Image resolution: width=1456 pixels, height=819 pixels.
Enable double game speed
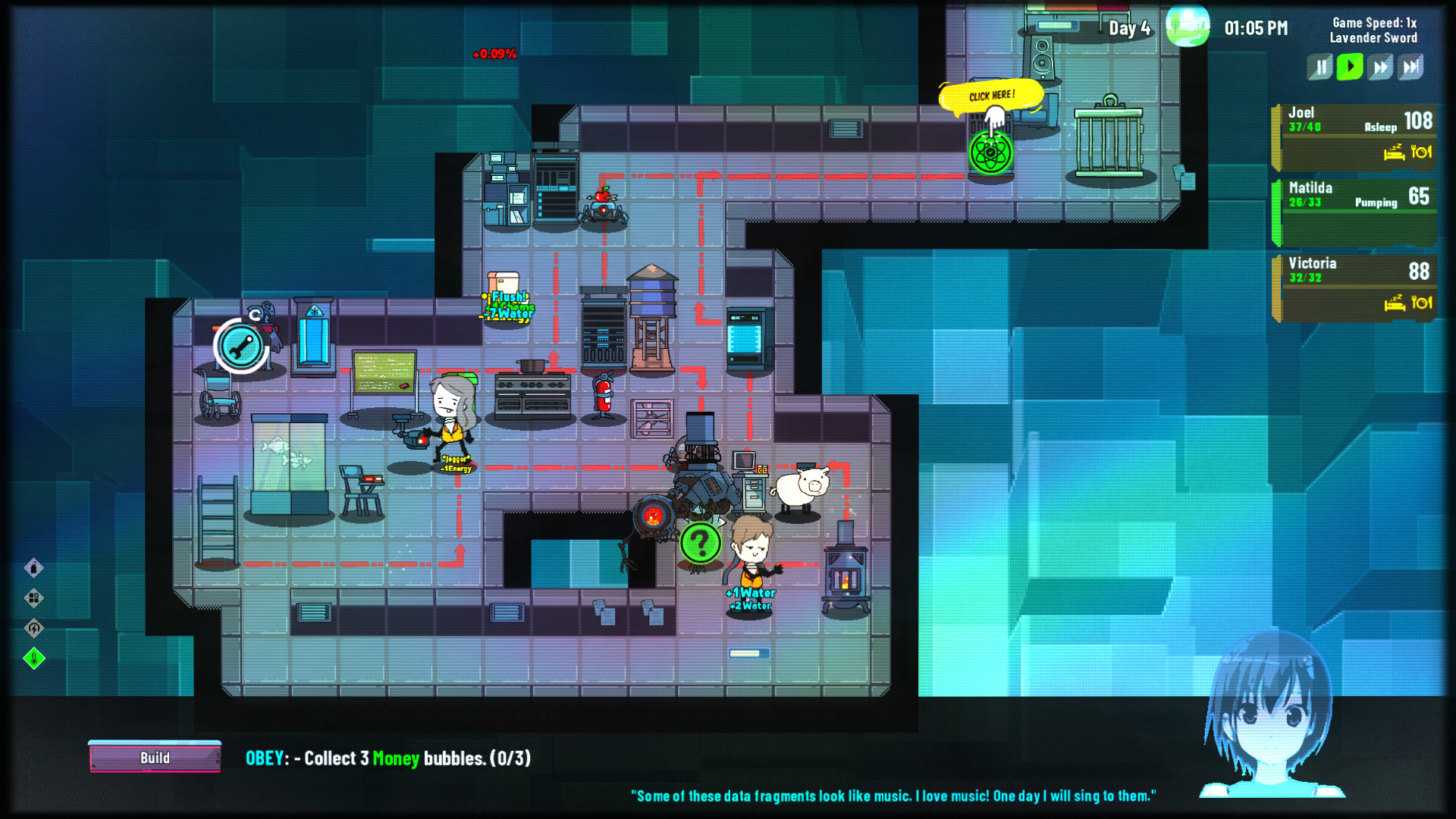pos(1379,67)
